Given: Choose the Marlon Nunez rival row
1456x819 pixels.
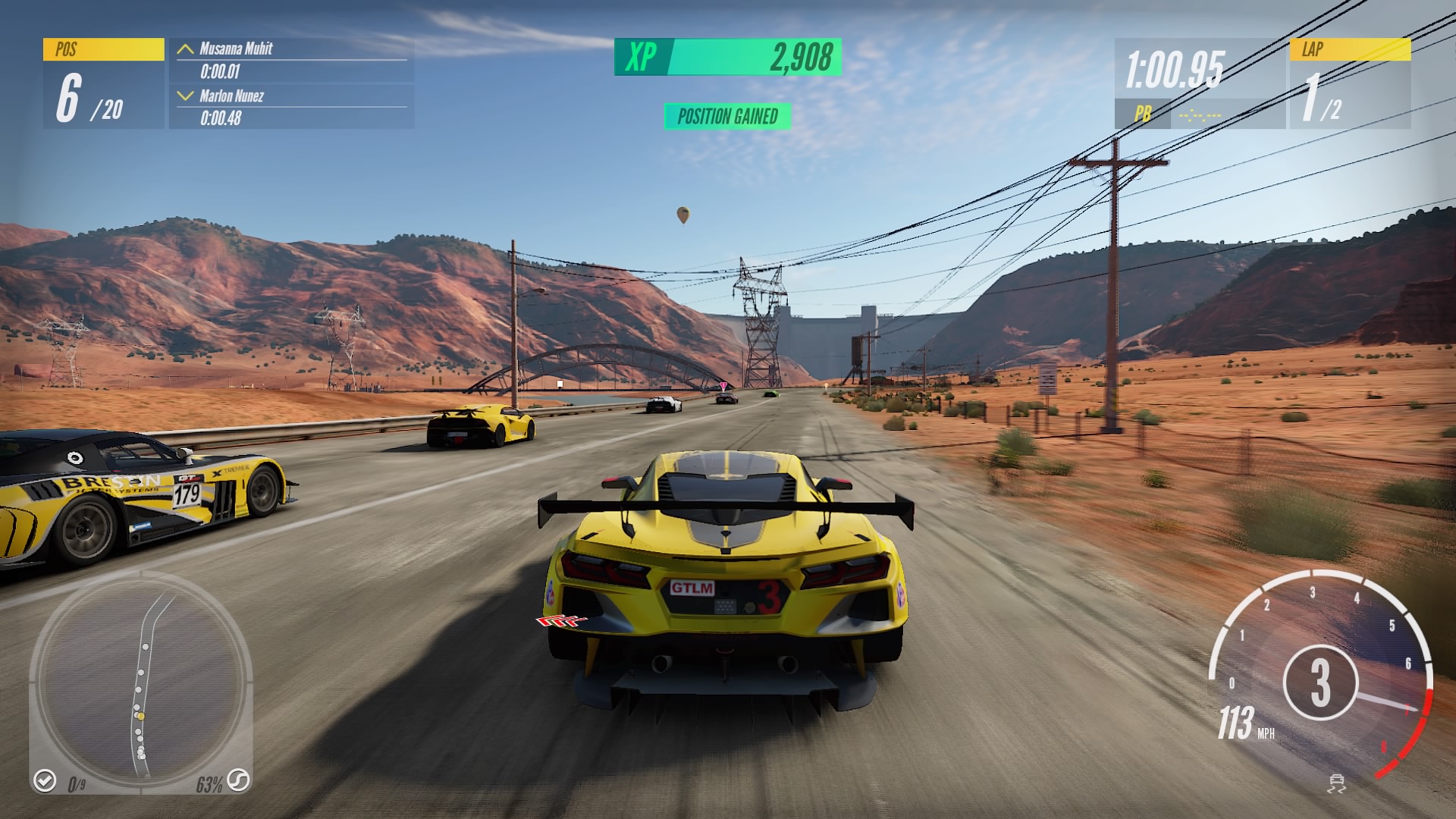Looking at the screenshot, I should [291, 107].
